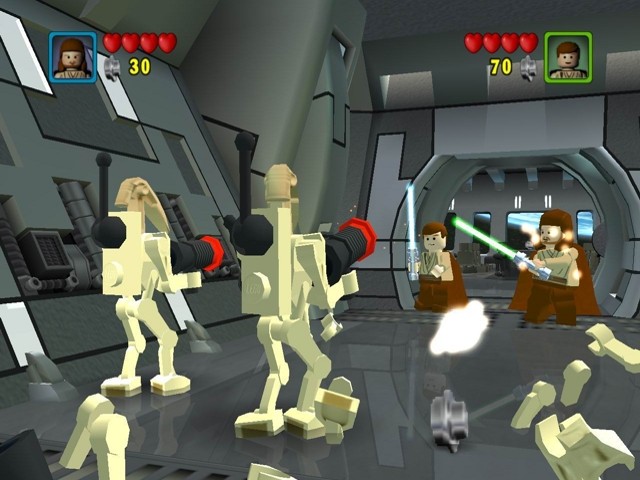Select player one's blue-framed character portrait
640x480 pixels.
point(73,56)
